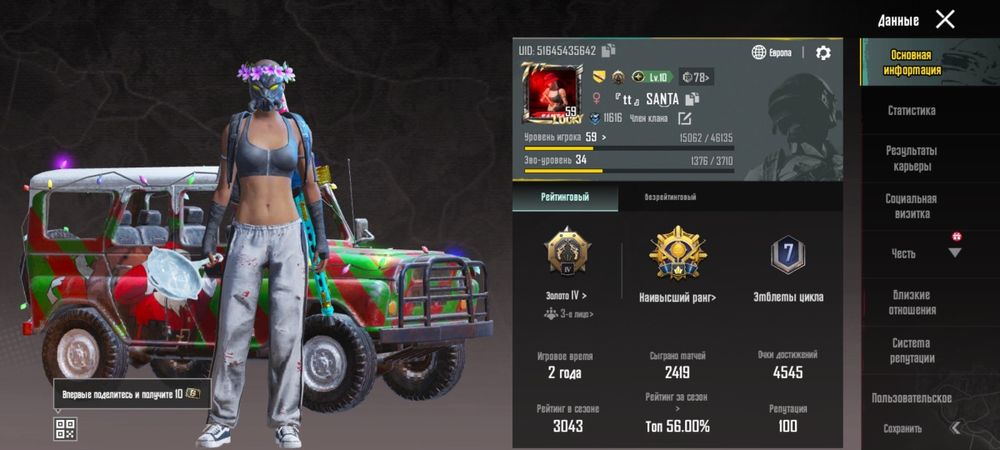View Близкие отношения section

(911, 302)
